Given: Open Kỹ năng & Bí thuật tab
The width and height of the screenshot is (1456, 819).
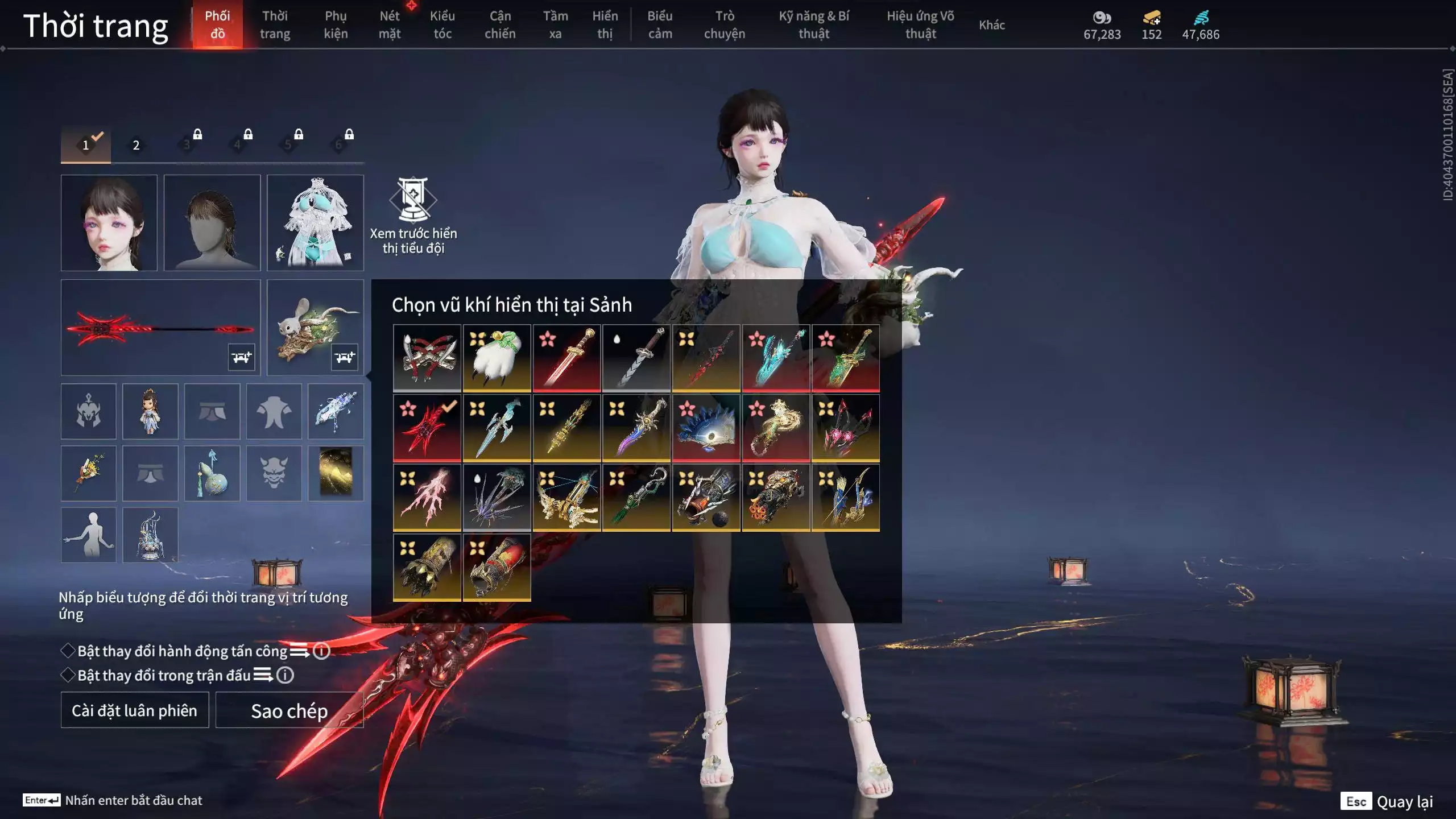Looking at the screenshot, I should pyautogui.click(x=813, y=24).
